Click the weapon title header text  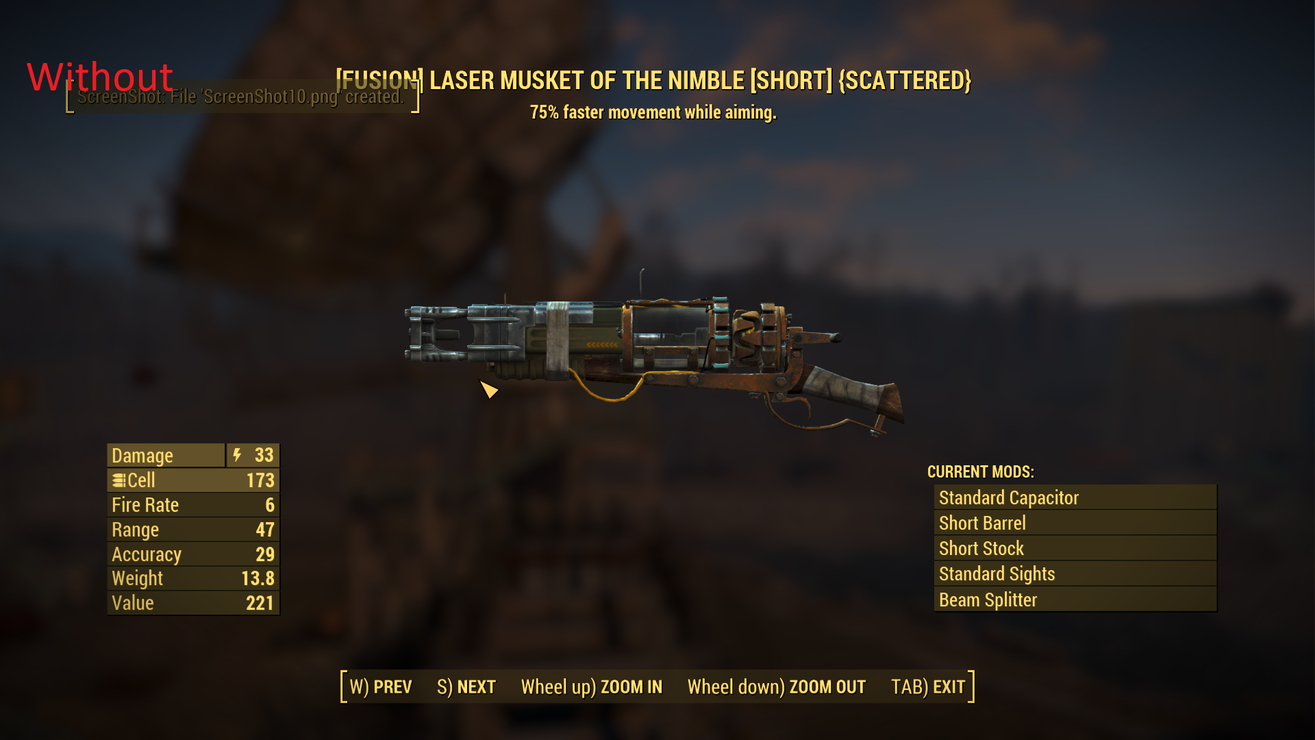(x=653, y=80)
